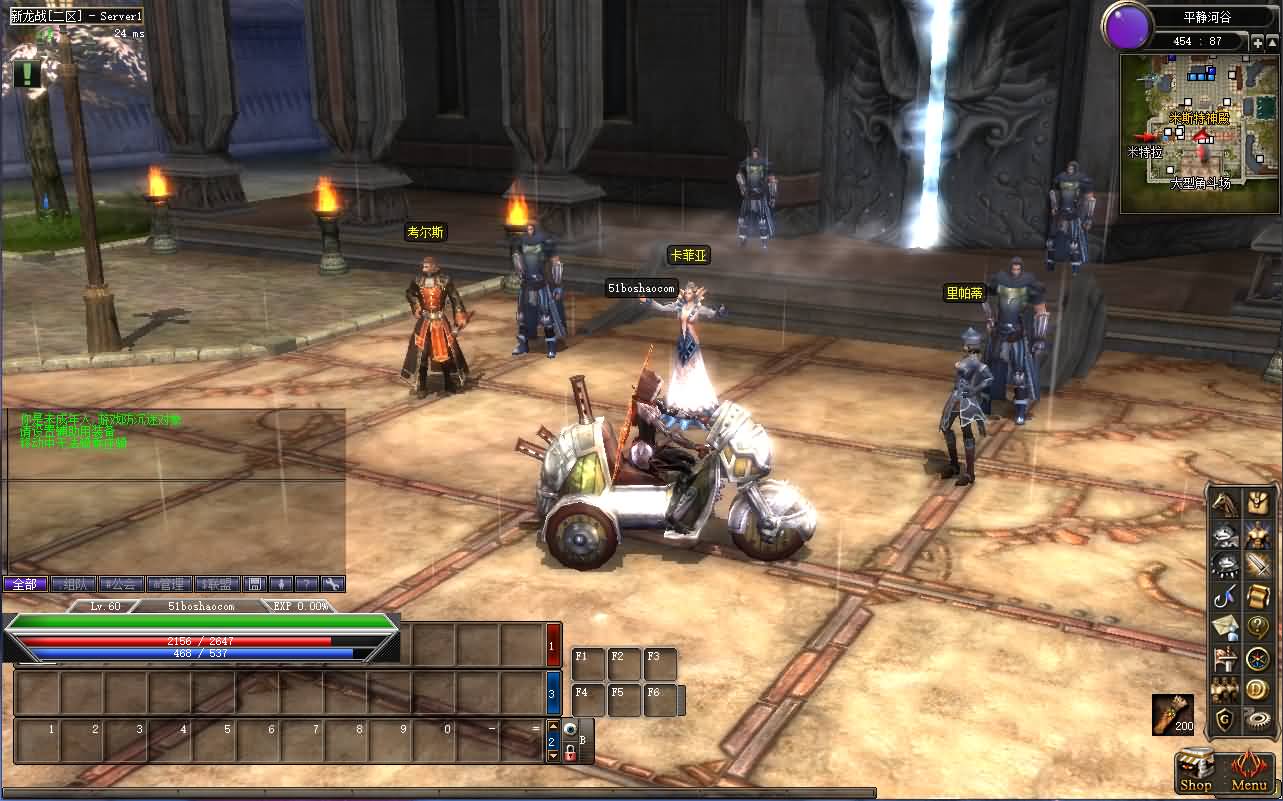Switch to the 全部 chat tab
Screen dimensions: 1283x801
(x=25, y=584)
